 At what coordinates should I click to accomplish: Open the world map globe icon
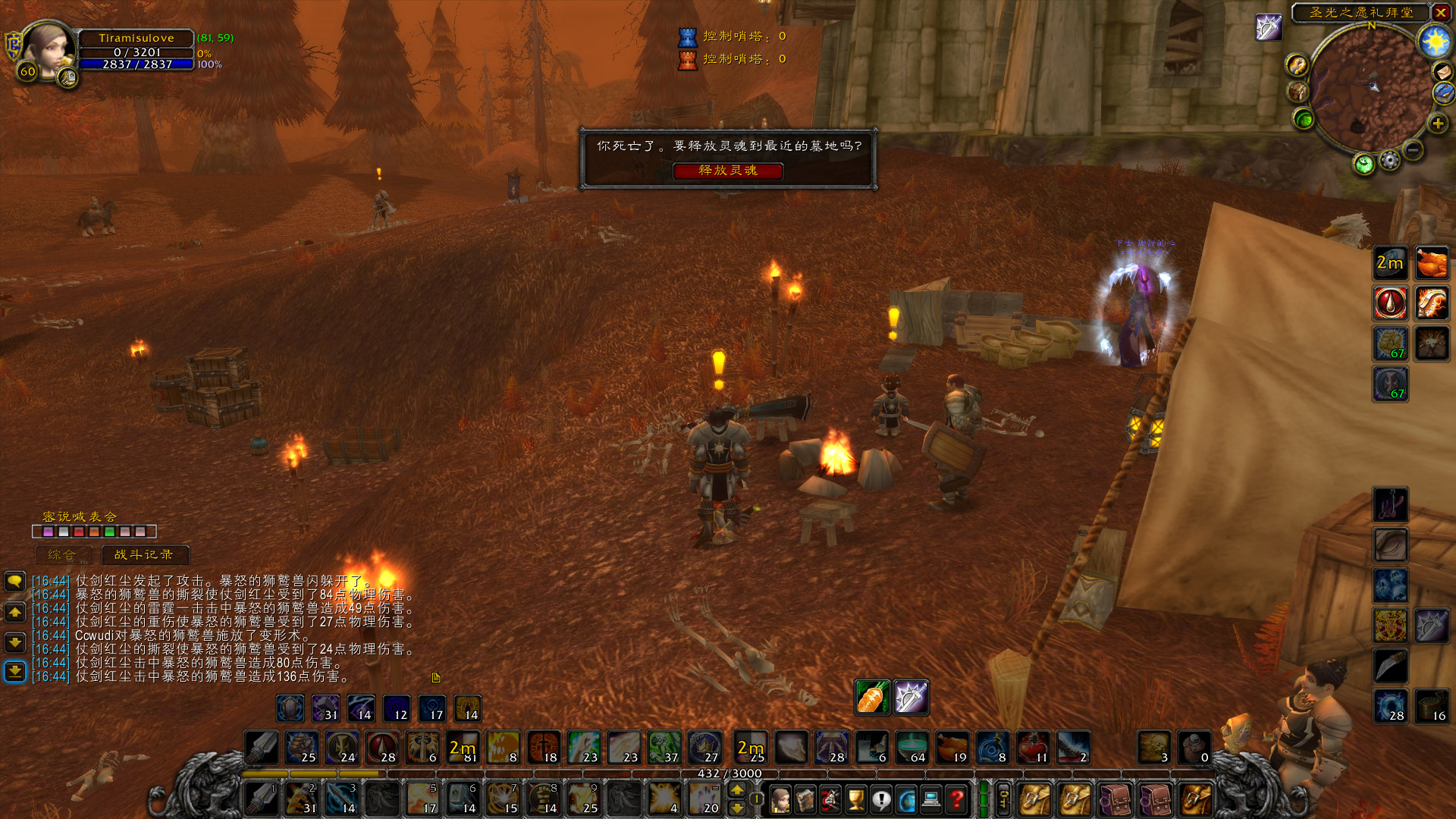click(906, 799)
